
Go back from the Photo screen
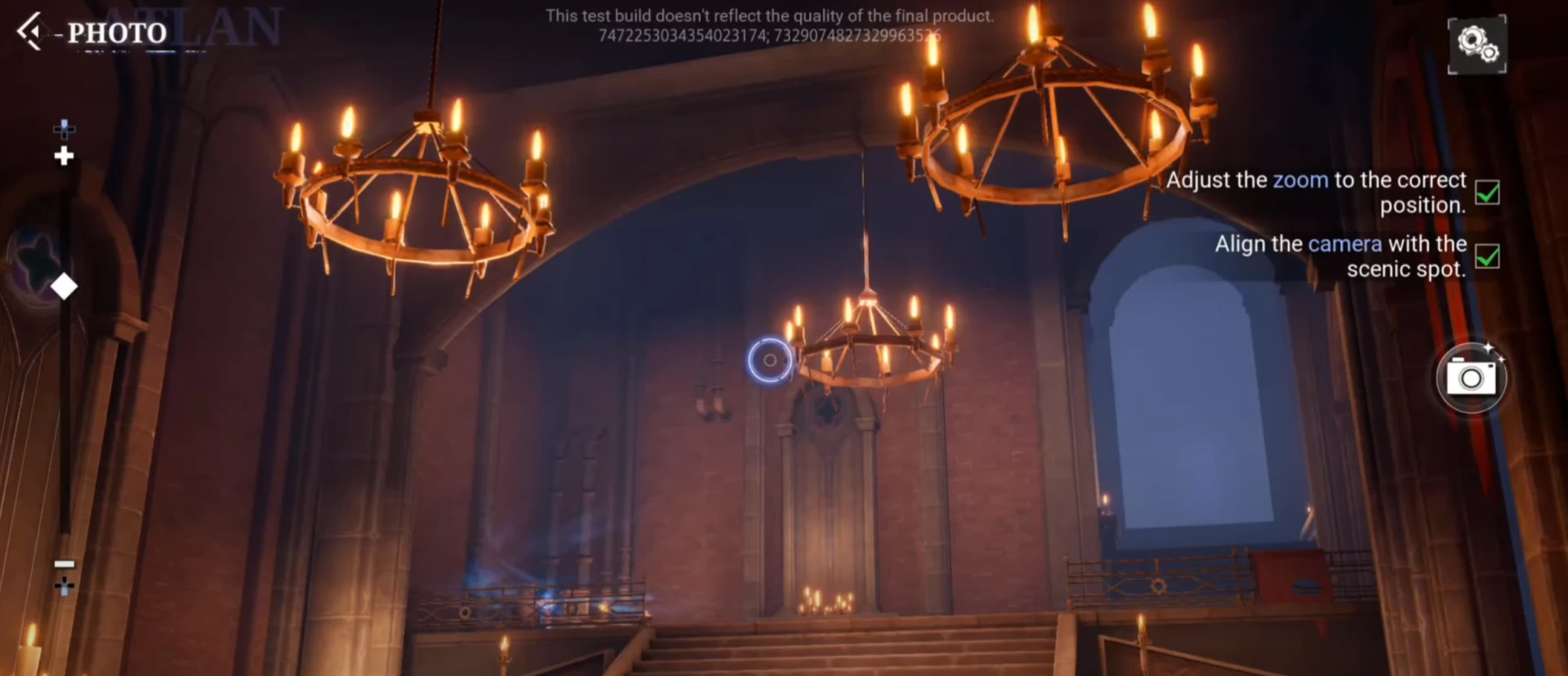tap(29, 32)
